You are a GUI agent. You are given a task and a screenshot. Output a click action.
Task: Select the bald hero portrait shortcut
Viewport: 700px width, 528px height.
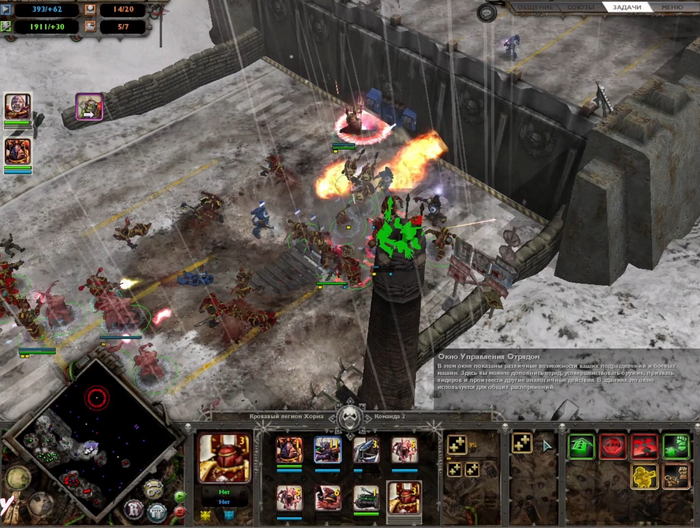coord(17,106)
